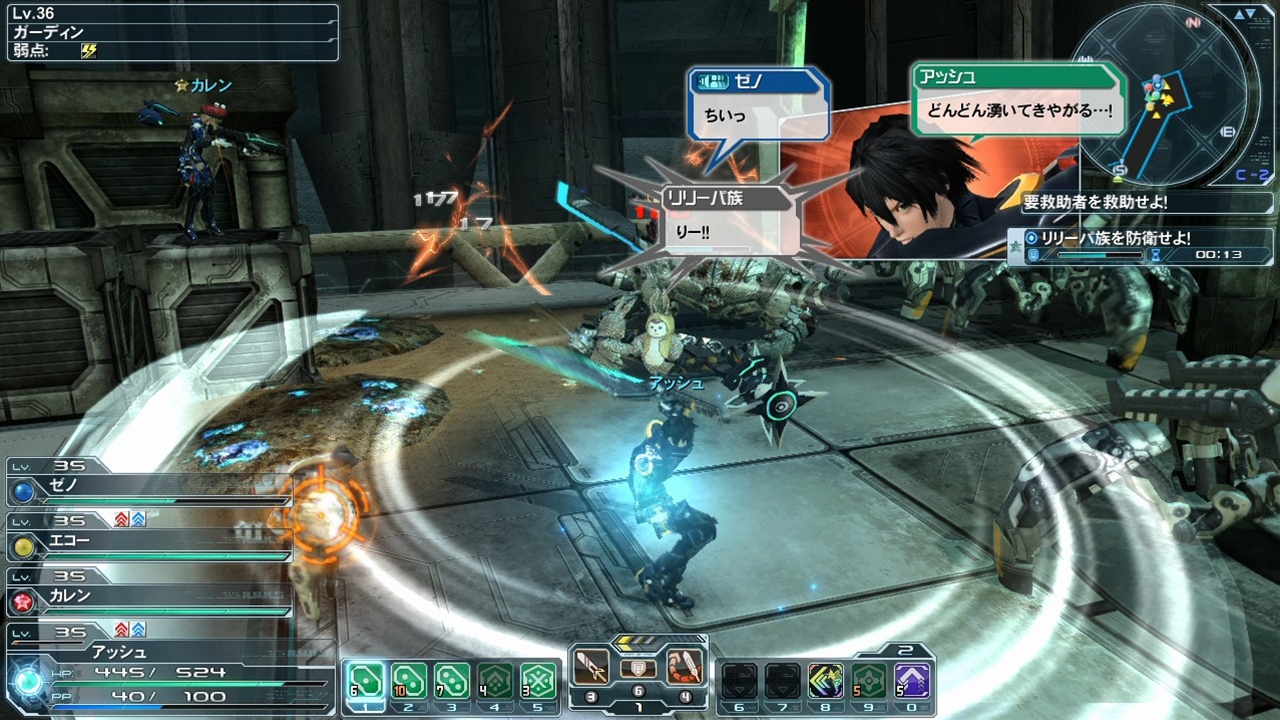This screenshot has width=1280, height=720.
Task: Use the item in hotbar slot 2
Action: click(408, 681)
